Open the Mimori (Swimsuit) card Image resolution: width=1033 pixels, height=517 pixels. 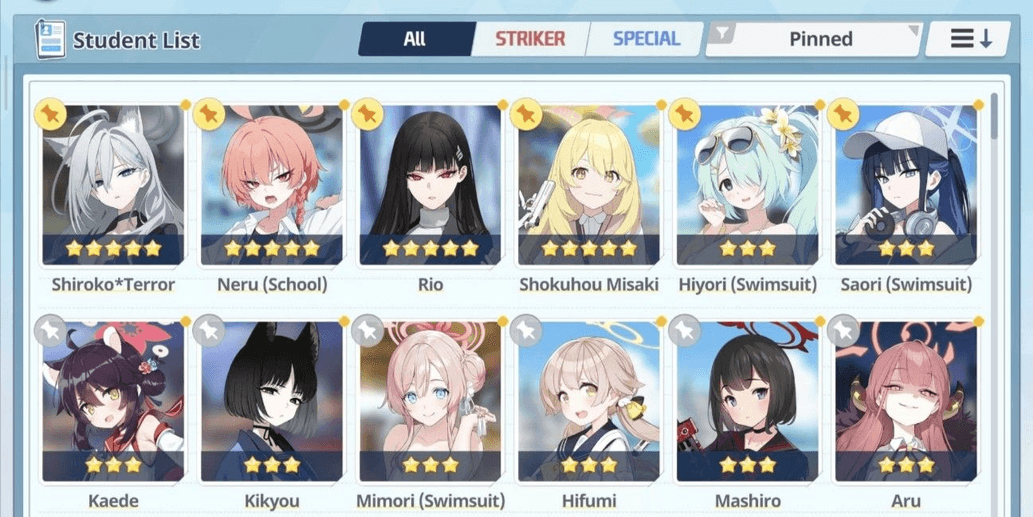pyautogui.click(x=430, y=402)
